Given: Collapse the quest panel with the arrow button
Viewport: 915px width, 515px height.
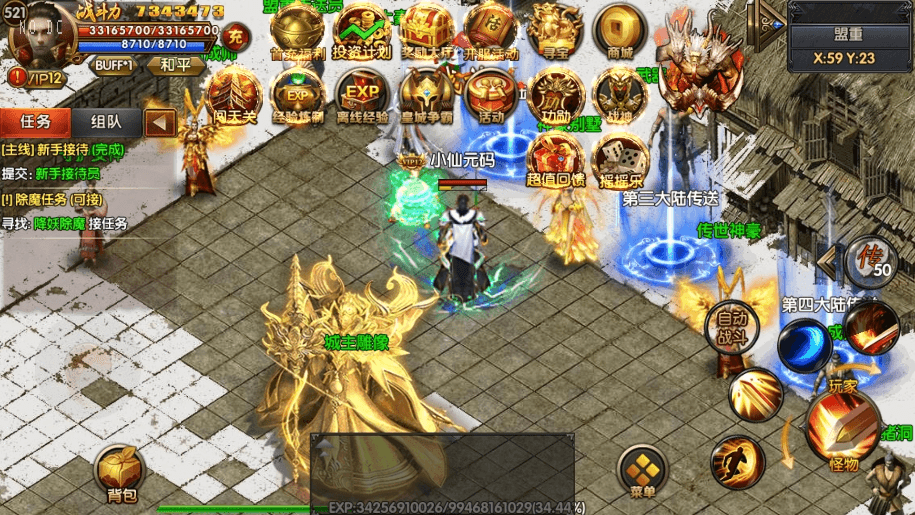Looking at the screenshot, I should (160, 123).
